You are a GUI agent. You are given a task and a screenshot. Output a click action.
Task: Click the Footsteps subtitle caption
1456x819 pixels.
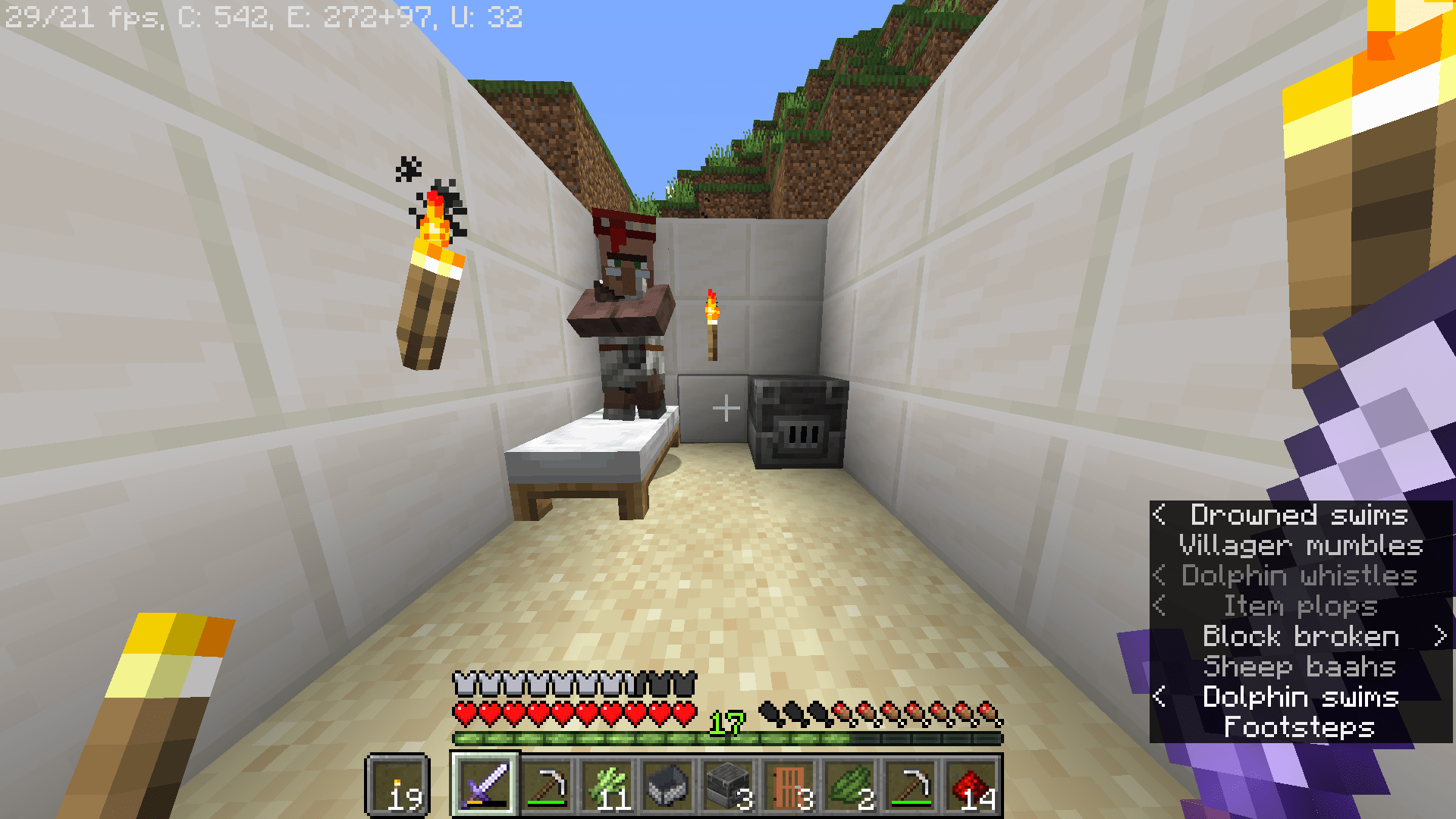coord(1298,728)
